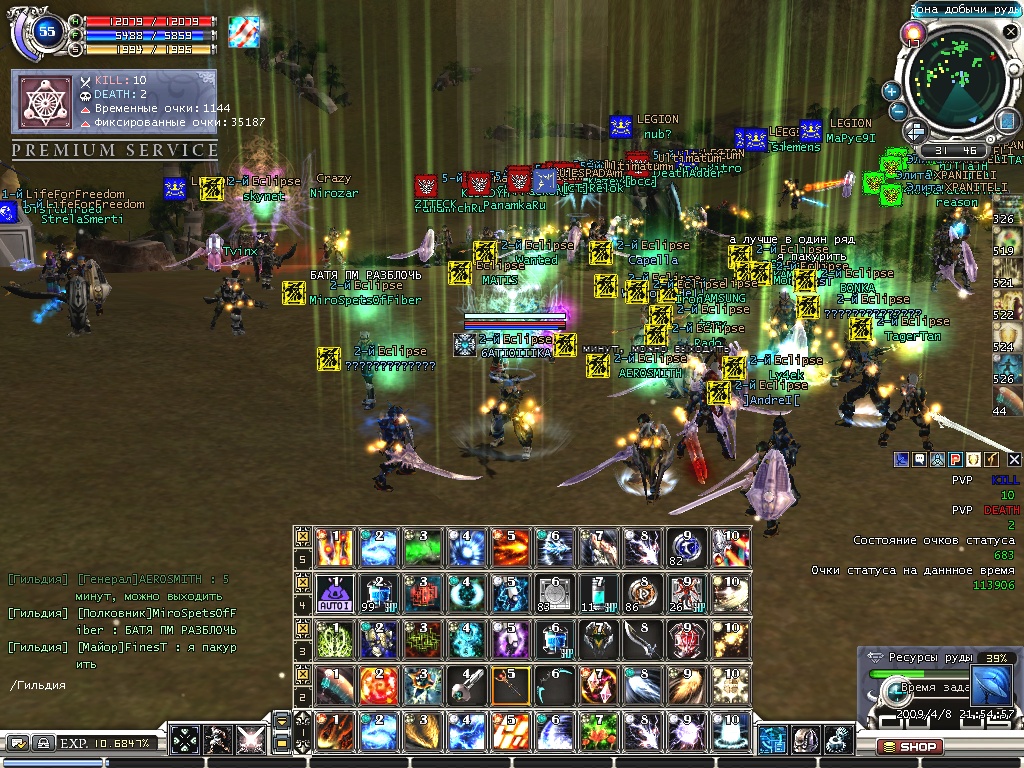Zoom in the minimap with plus button
This screenshot has width=1024, height=768.
891,91
